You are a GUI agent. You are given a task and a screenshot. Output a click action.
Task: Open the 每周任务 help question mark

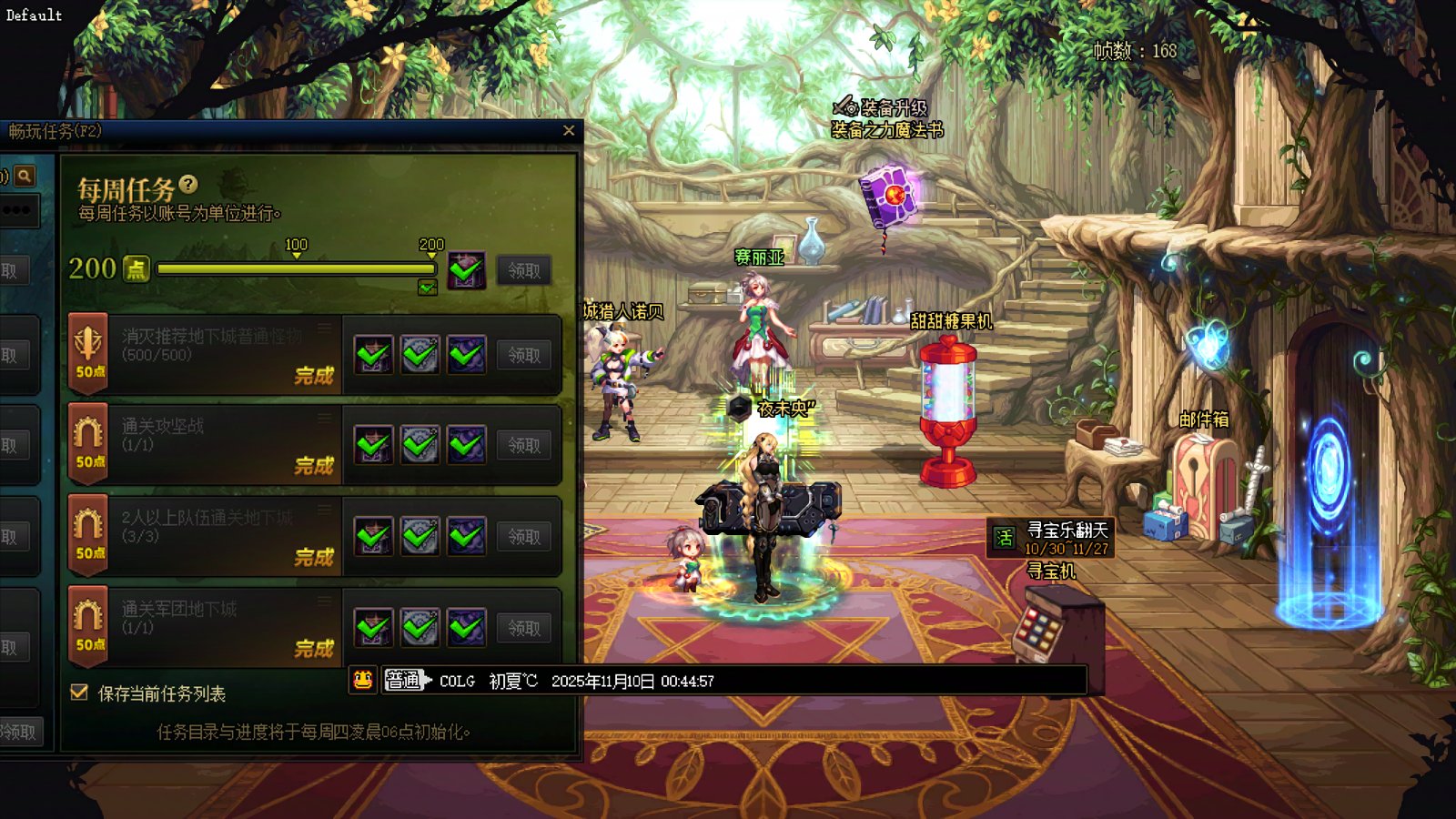(x=188, y=185)
